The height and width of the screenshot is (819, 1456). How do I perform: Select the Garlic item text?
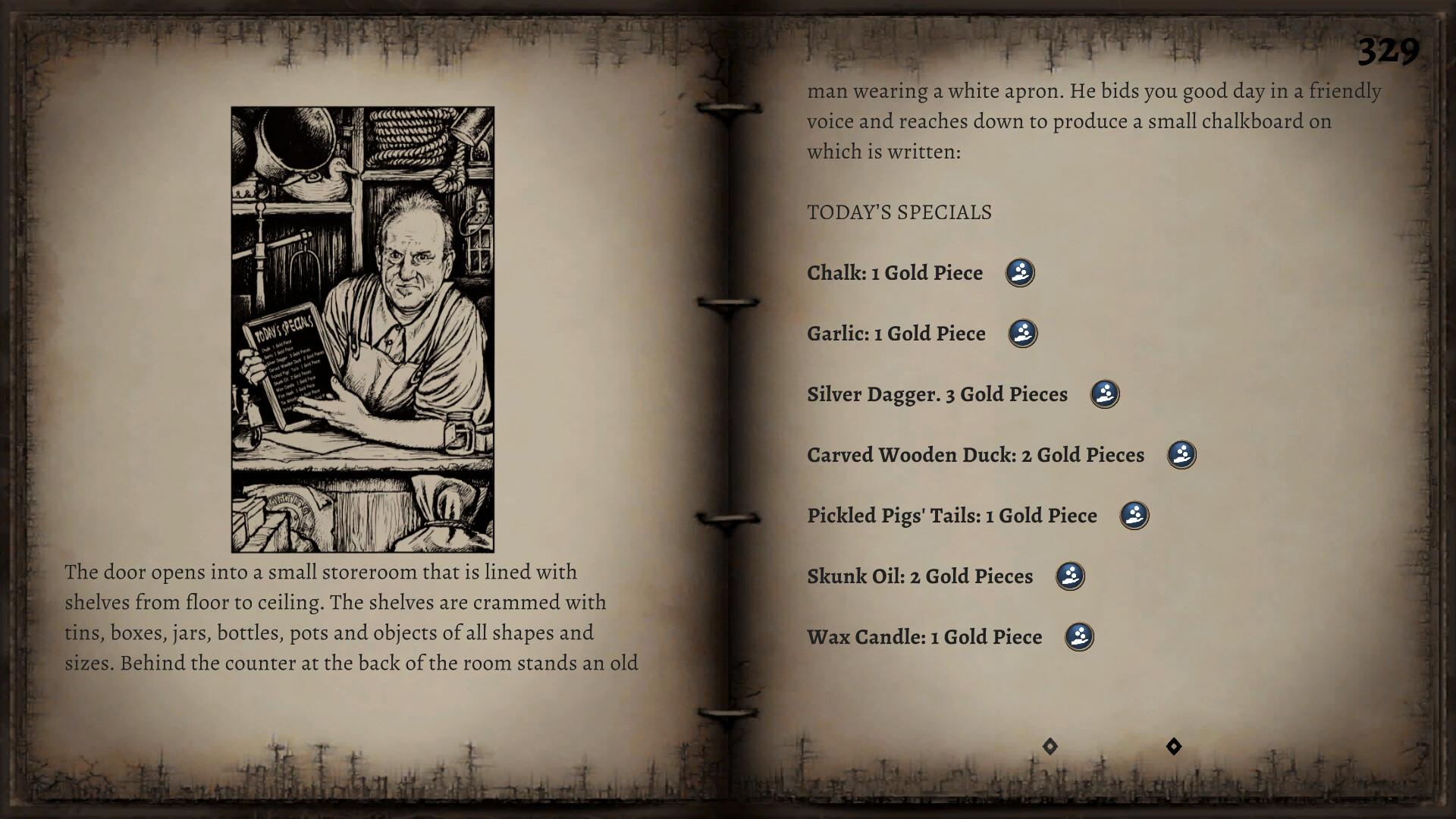coord(895,333)
